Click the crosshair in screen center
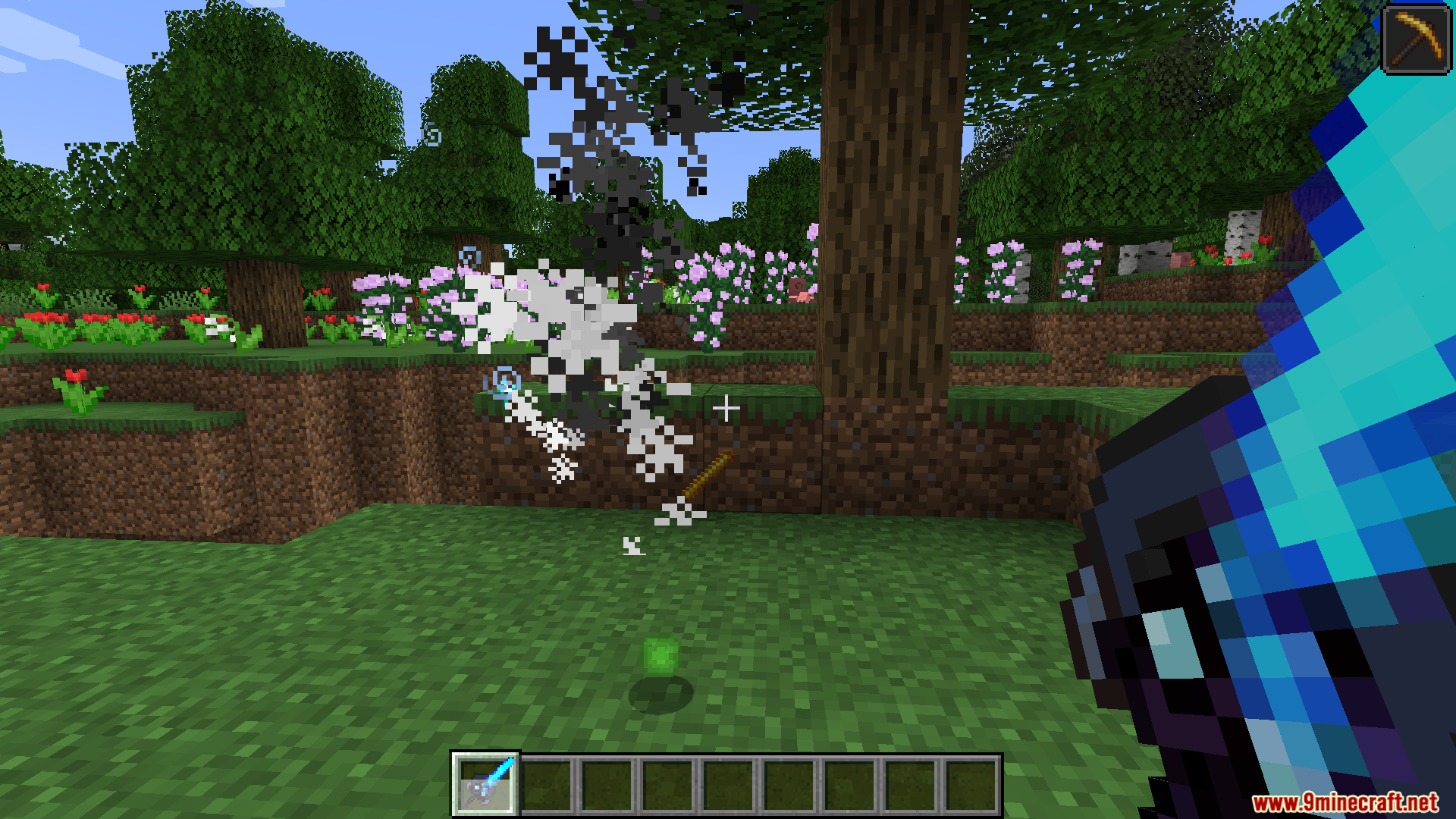The image size is (1456, 819). [726, 408]
